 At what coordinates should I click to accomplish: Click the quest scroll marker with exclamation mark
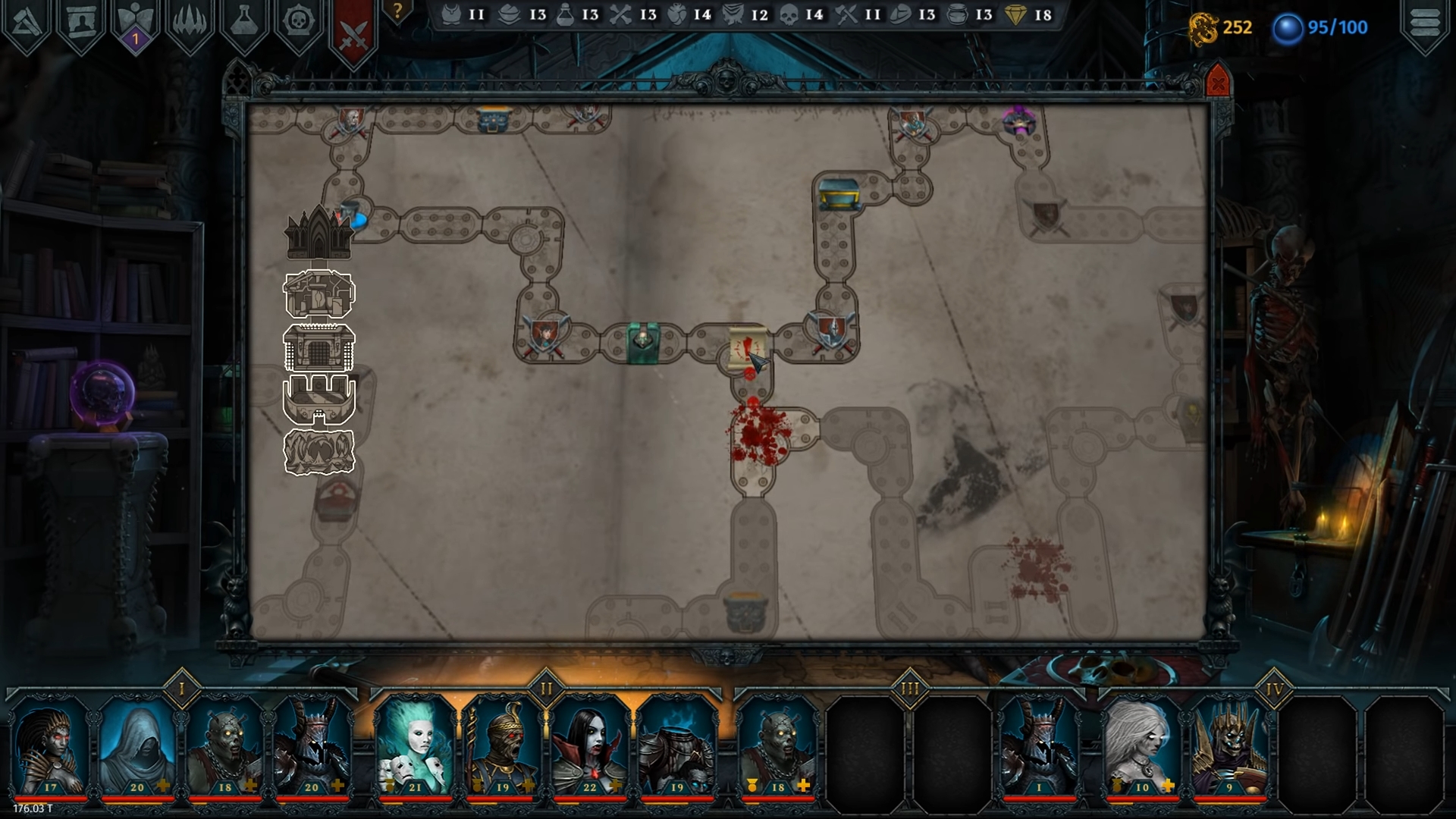(746, 350)
